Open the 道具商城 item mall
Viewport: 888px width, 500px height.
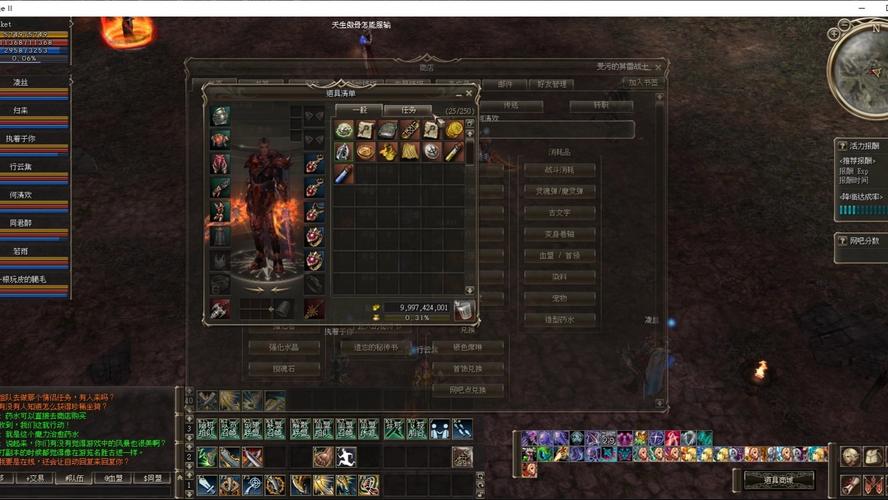click(778, 480)
